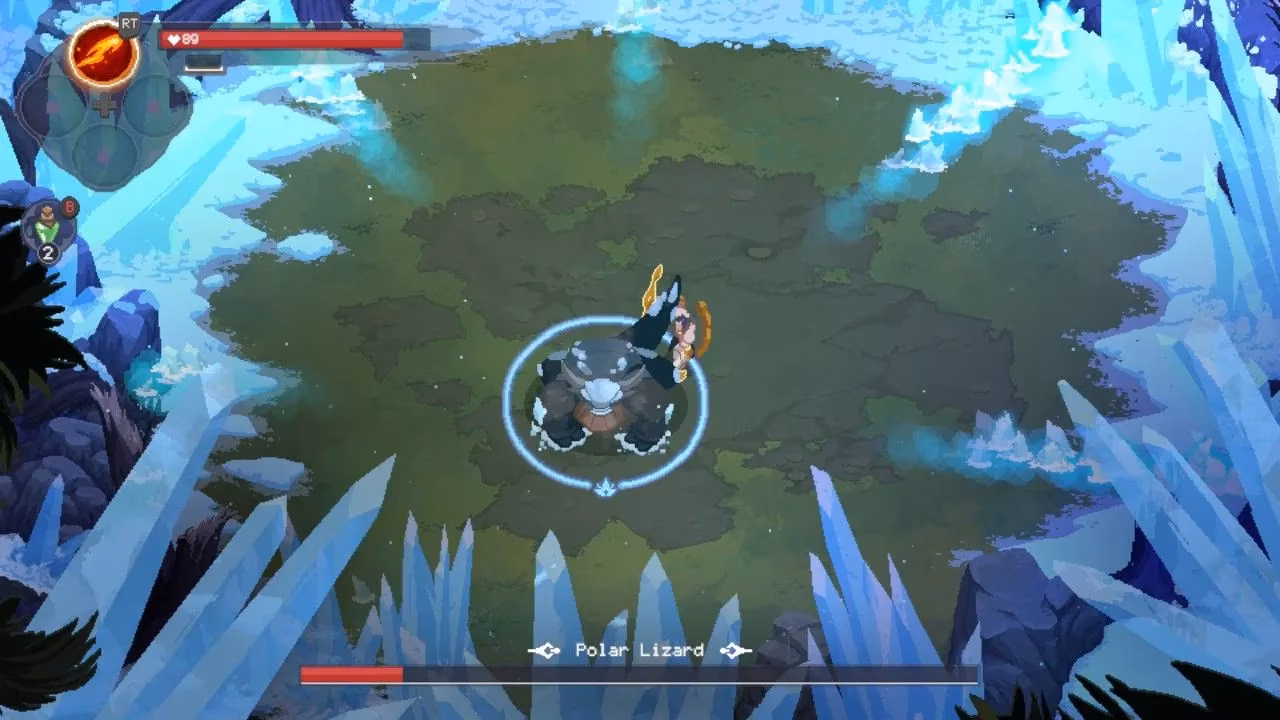Select the empty right slot of the ability wheel
The image size is (1280, 720).
pos(152,105)
